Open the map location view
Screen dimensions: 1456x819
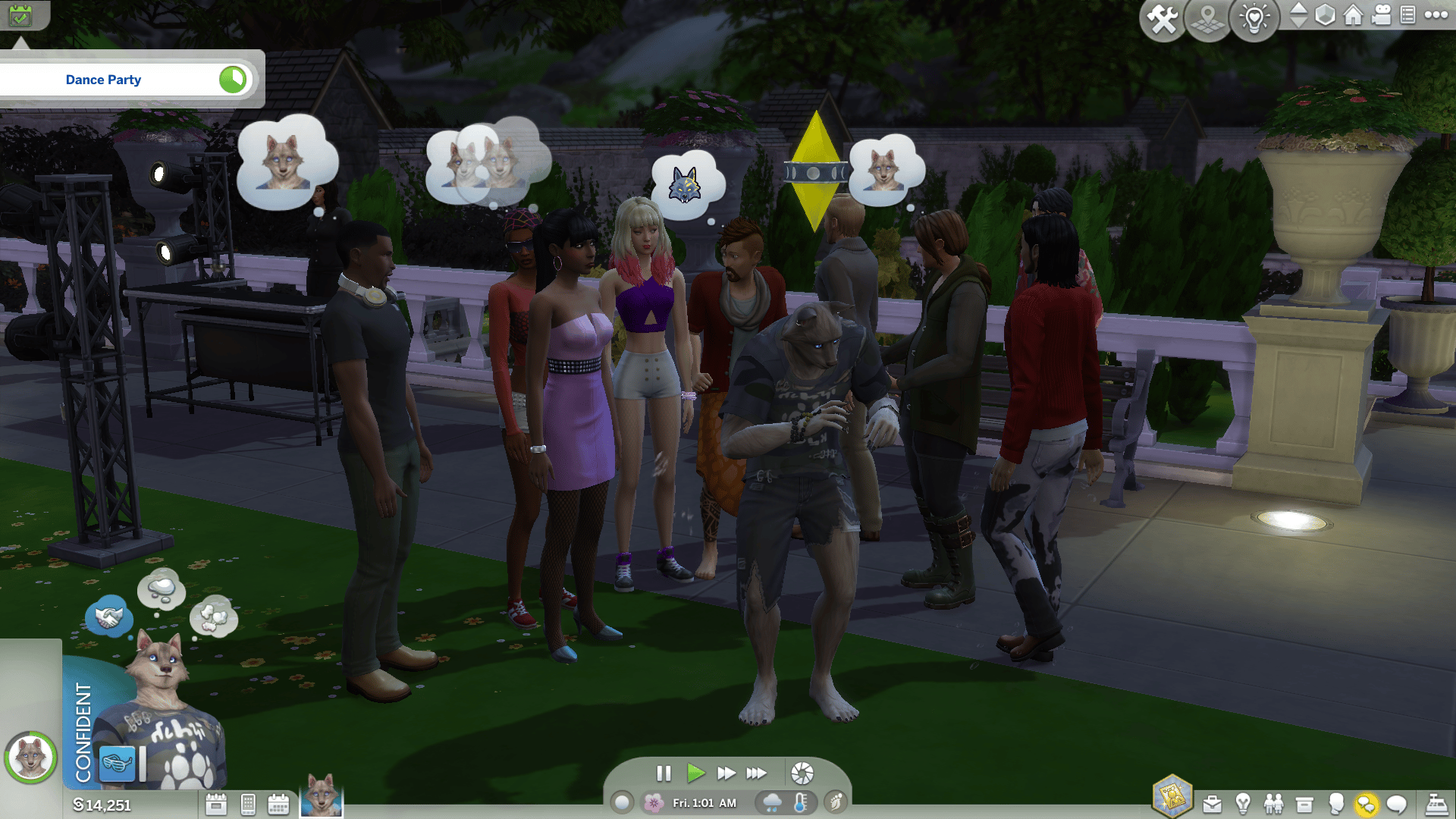1208,20
